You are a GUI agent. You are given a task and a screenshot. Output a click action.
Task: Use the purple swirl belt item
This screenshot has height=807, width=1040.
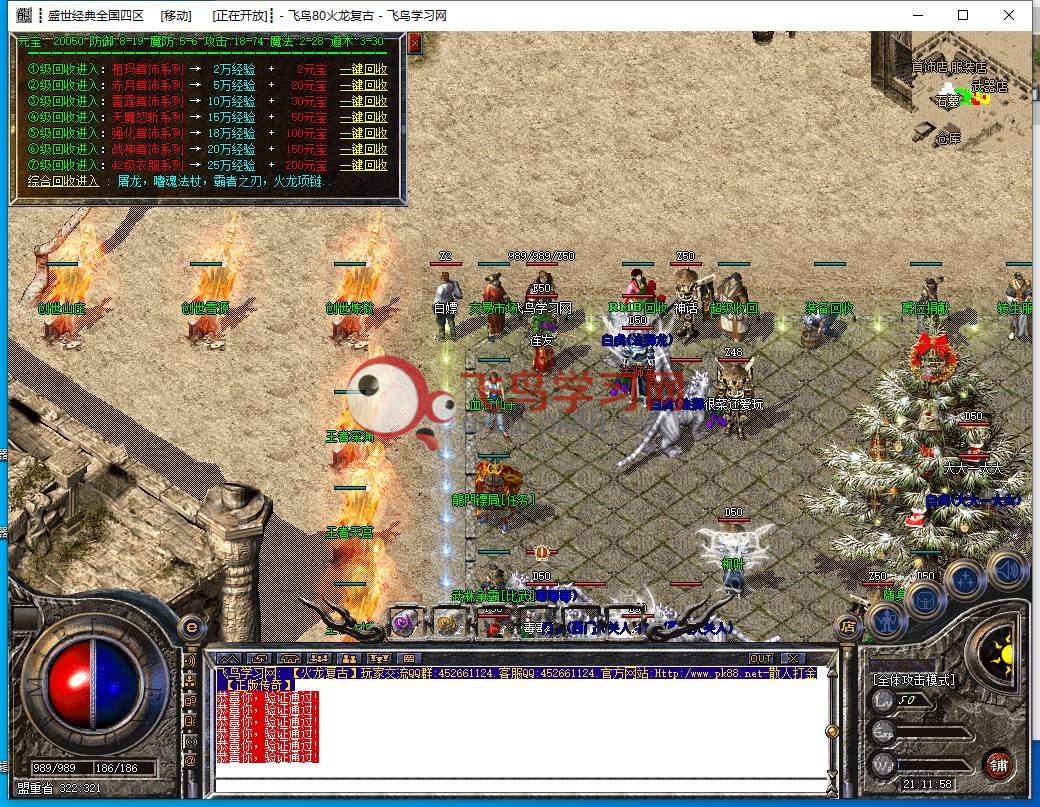404,623
